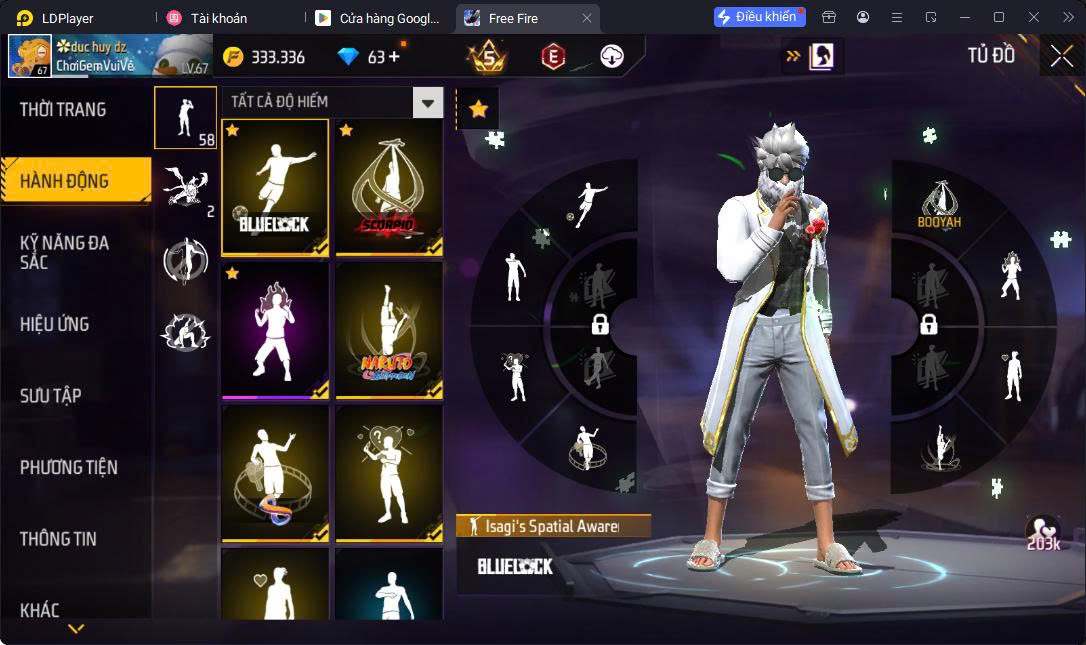Click the red E elite pass icon
This screenshot has height=645, width=1086.
click(553, 57)
